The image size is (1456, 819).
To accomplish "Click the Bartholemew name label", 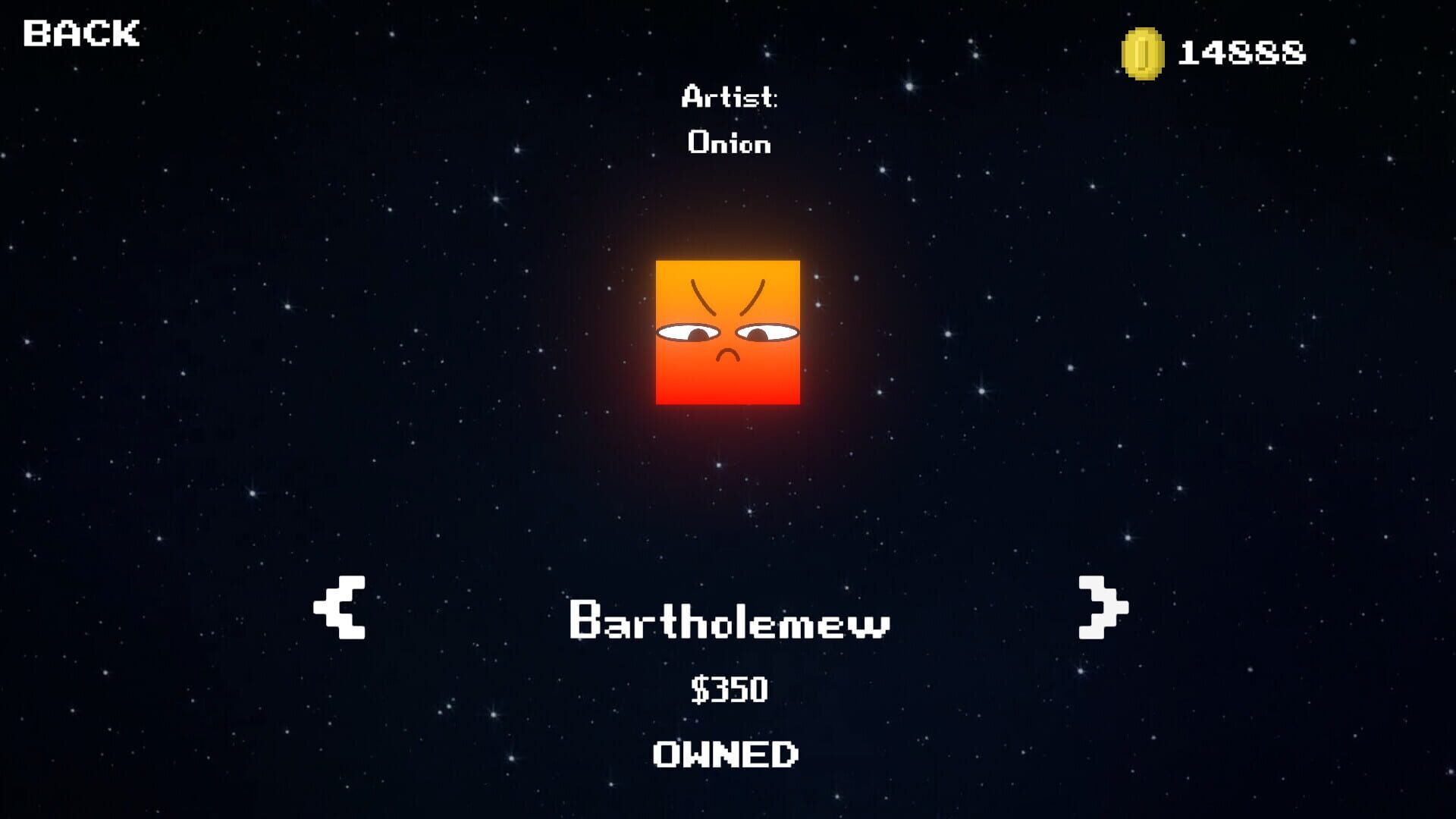I will click(x=730, y=620).
